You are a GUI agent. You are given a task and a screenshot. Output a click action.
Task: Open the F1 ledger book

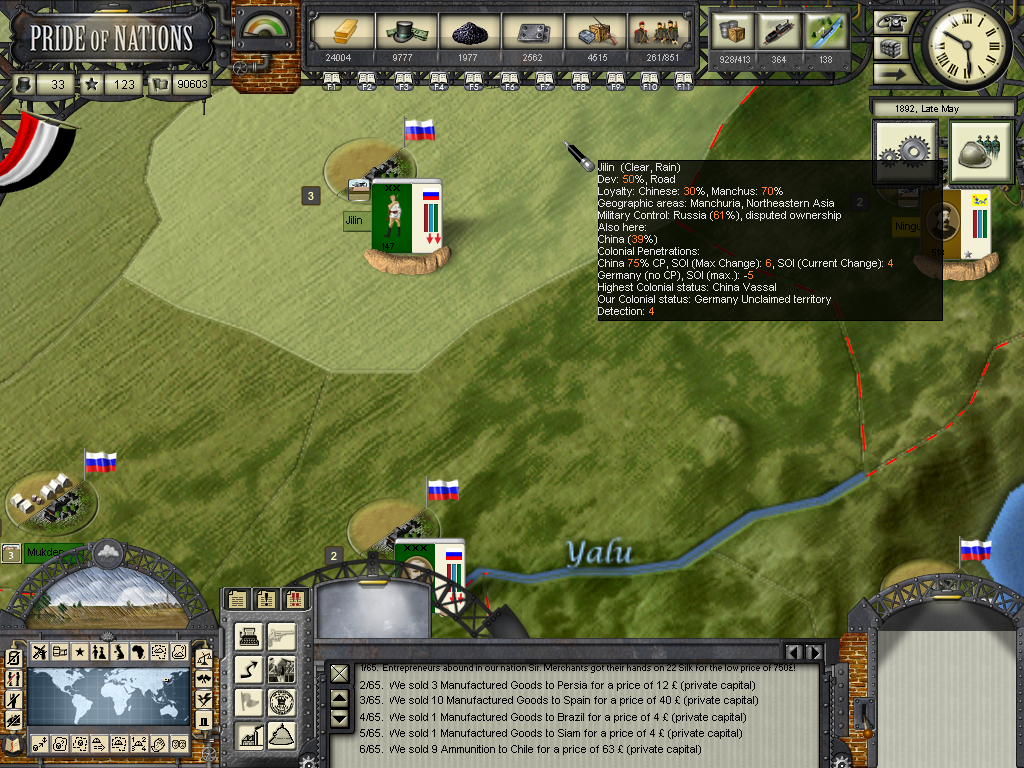333,81
